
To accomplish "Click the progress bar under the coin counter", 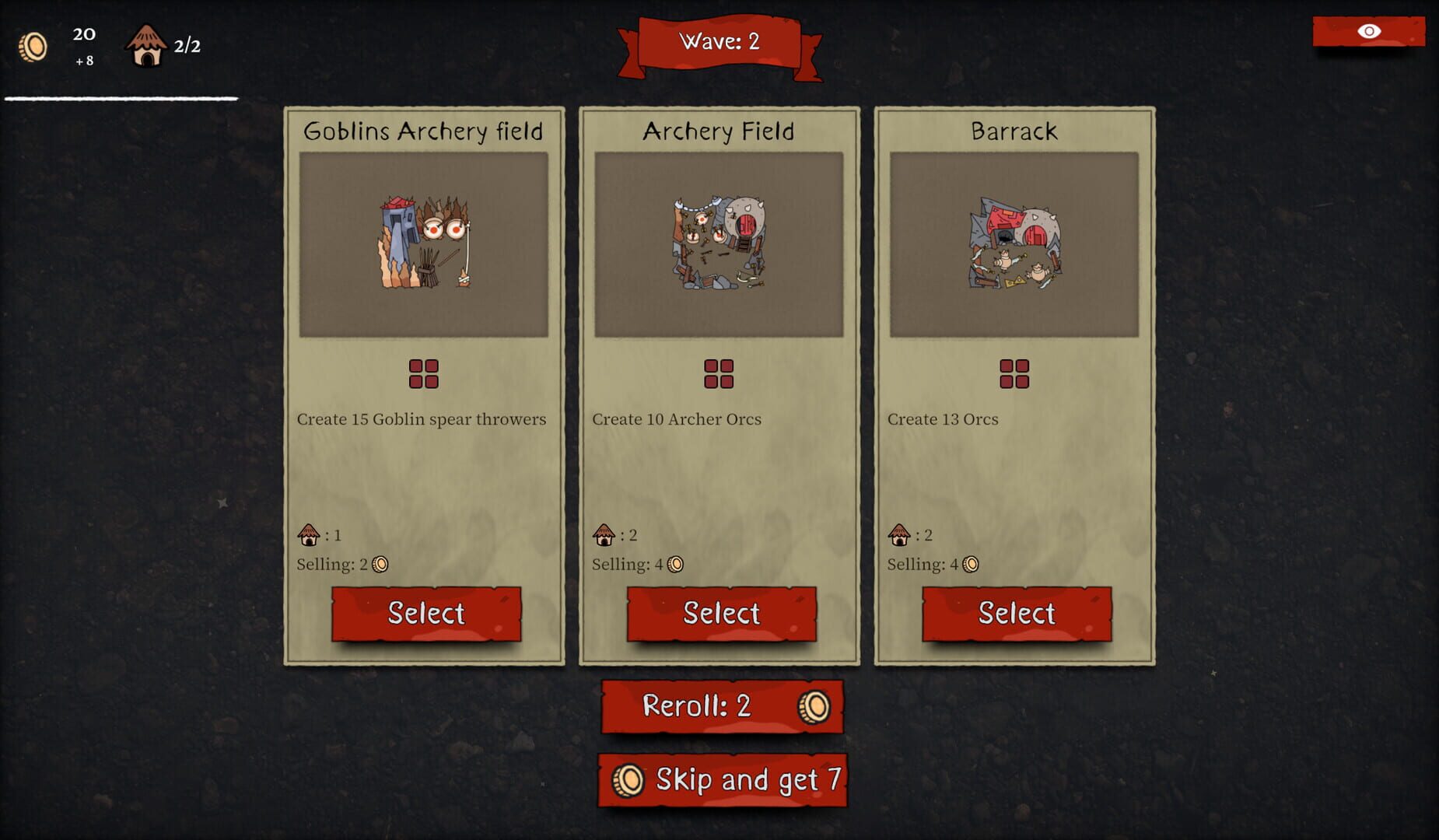I will (x=121, y=99).
